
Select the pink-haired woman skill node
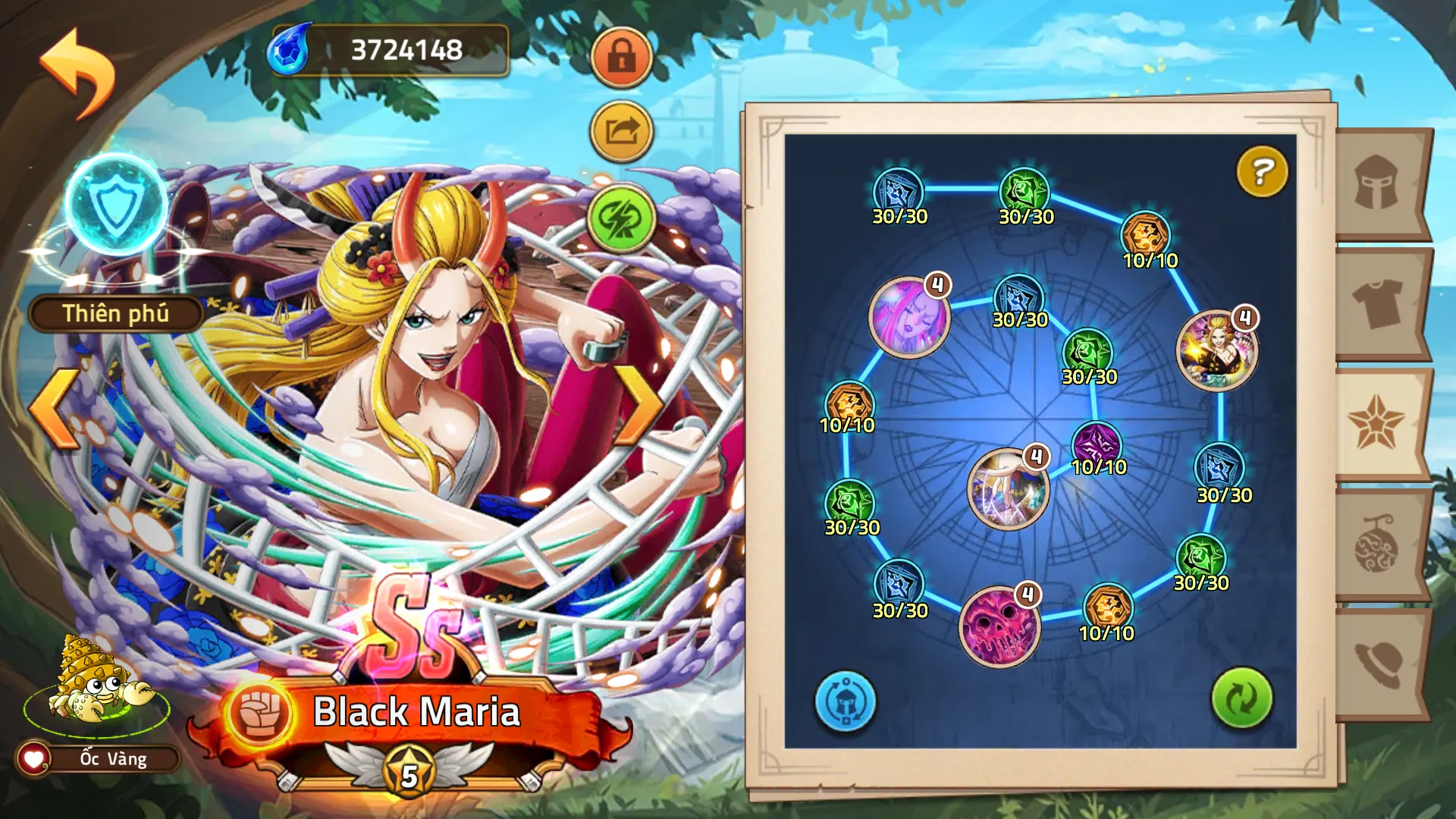click(x=908, y=317)
